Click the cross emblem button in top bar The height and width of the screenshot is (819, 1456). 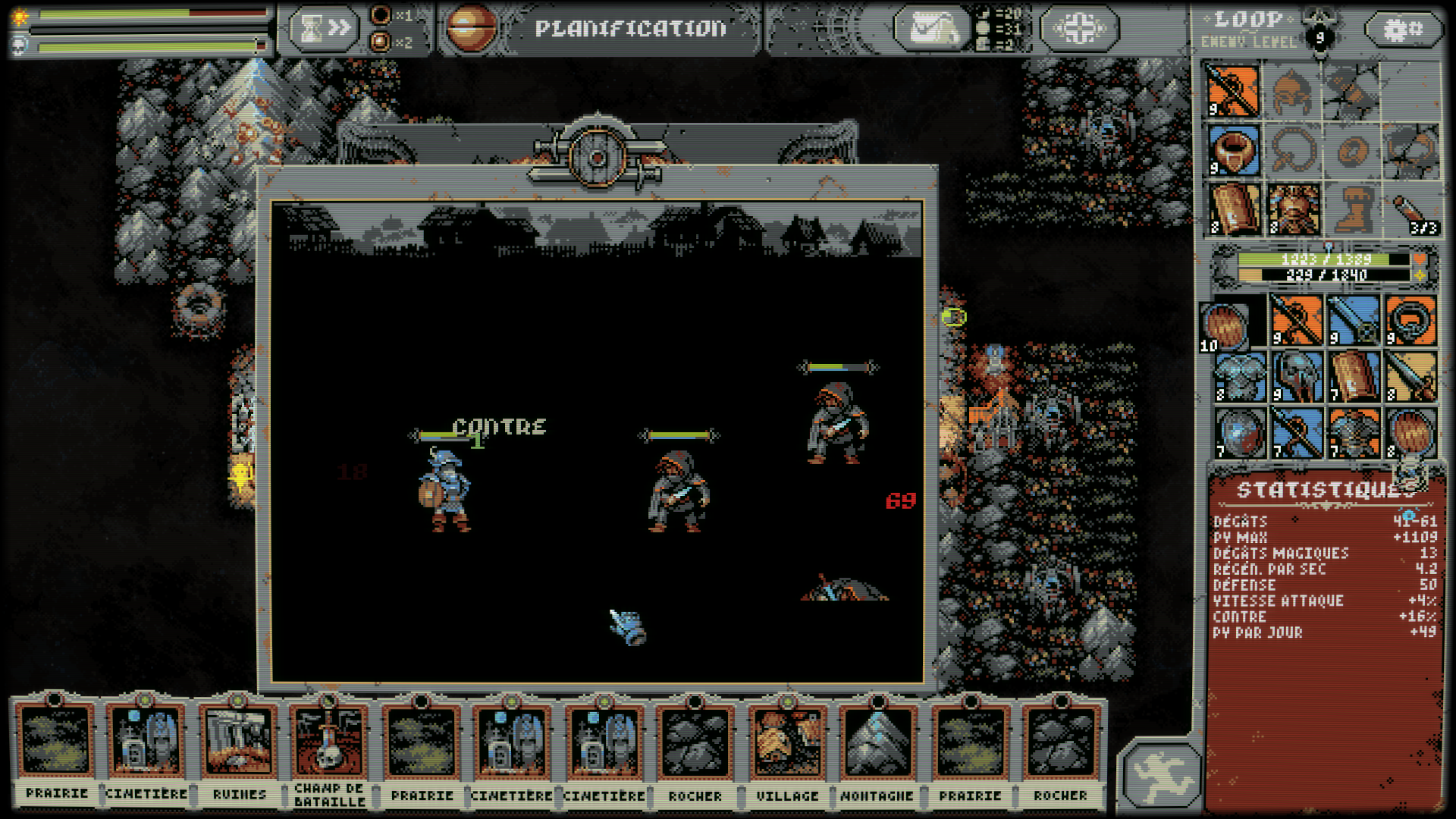coord(1079,29)
